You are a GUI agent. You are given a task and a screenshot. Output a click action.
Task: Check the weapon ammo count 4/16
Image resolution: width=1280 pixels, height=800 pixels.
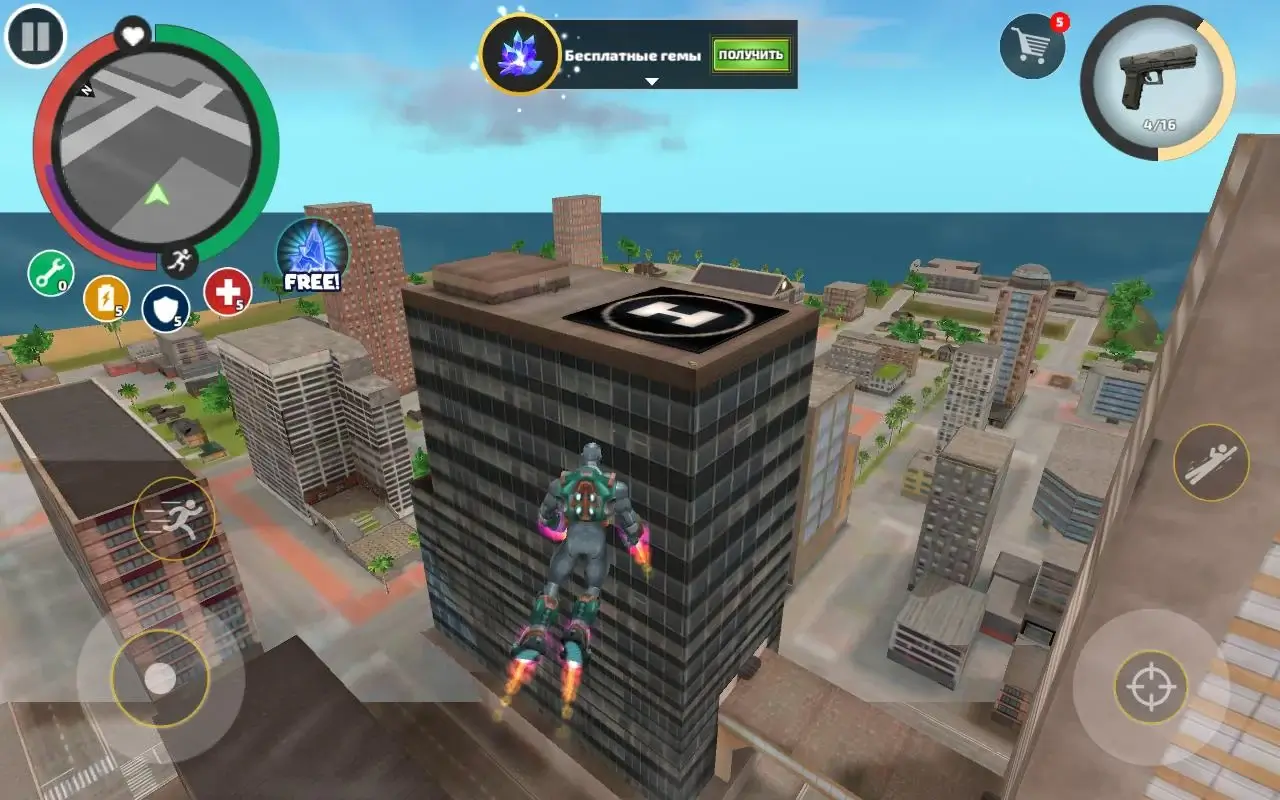[x=1158, y=122]
